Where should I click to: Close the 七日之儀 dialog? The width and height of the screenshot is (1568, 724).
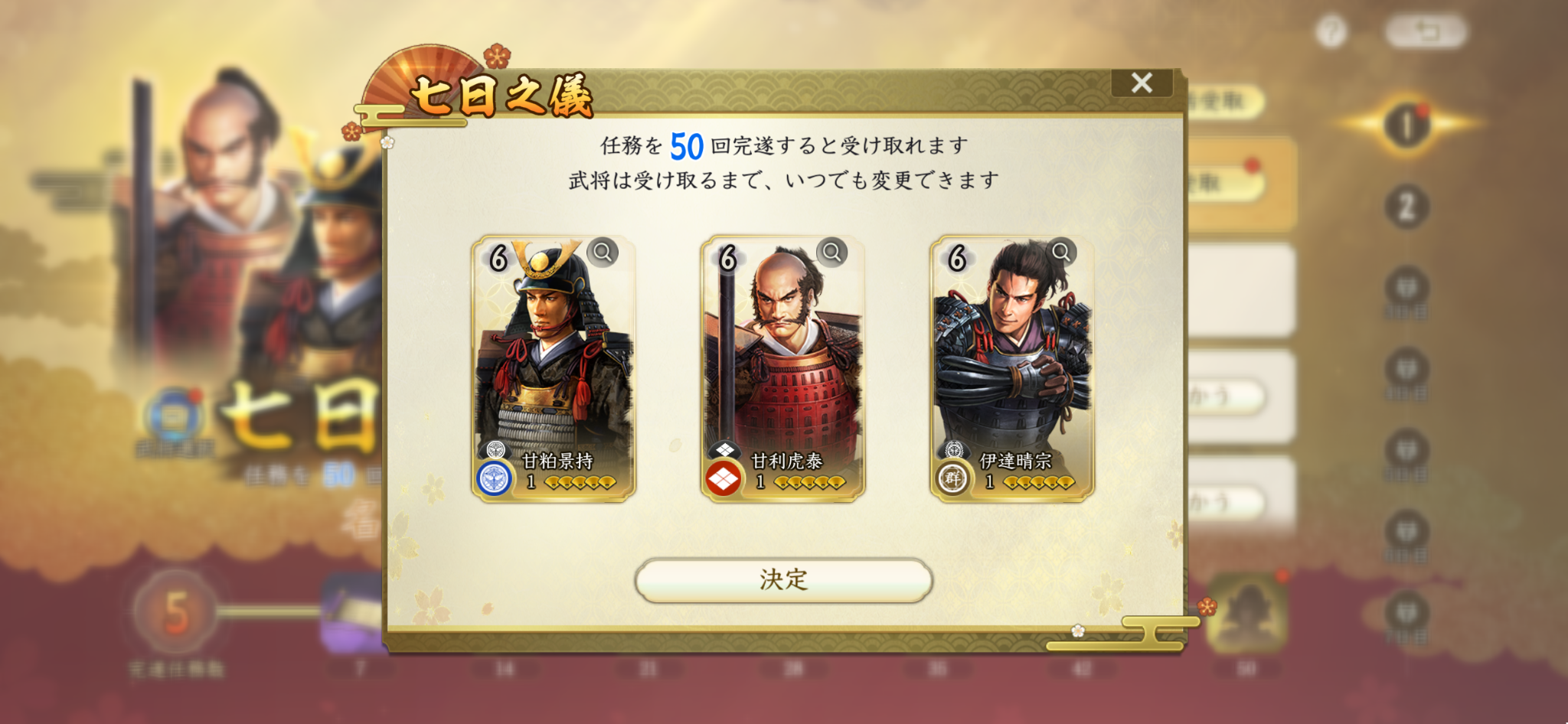click(1142, 83)
